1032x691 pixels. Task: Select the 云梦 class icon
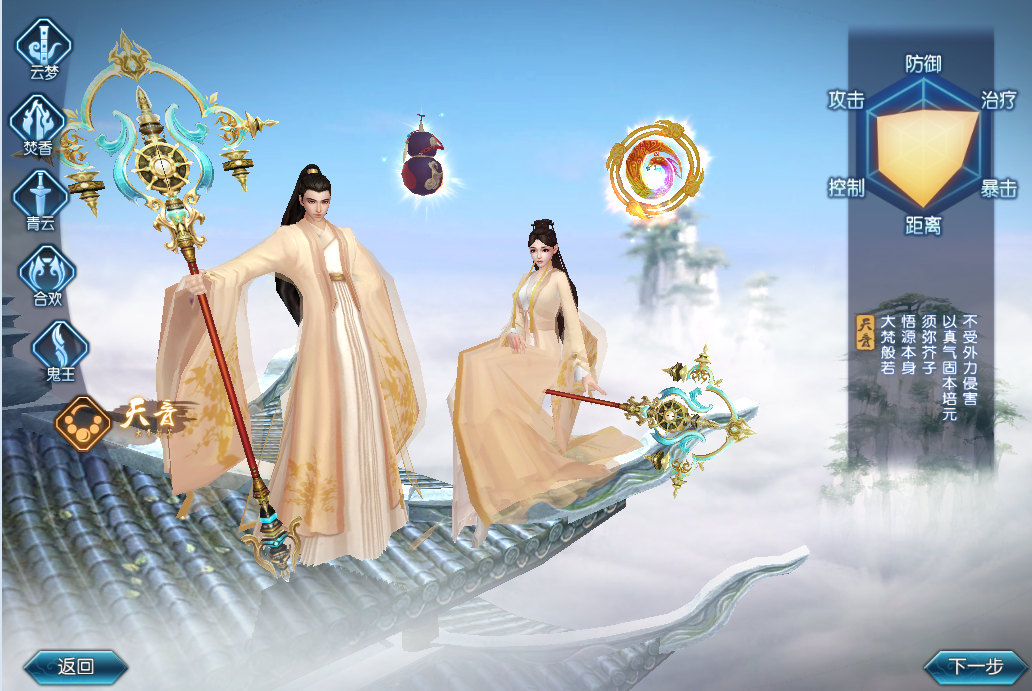44,43
